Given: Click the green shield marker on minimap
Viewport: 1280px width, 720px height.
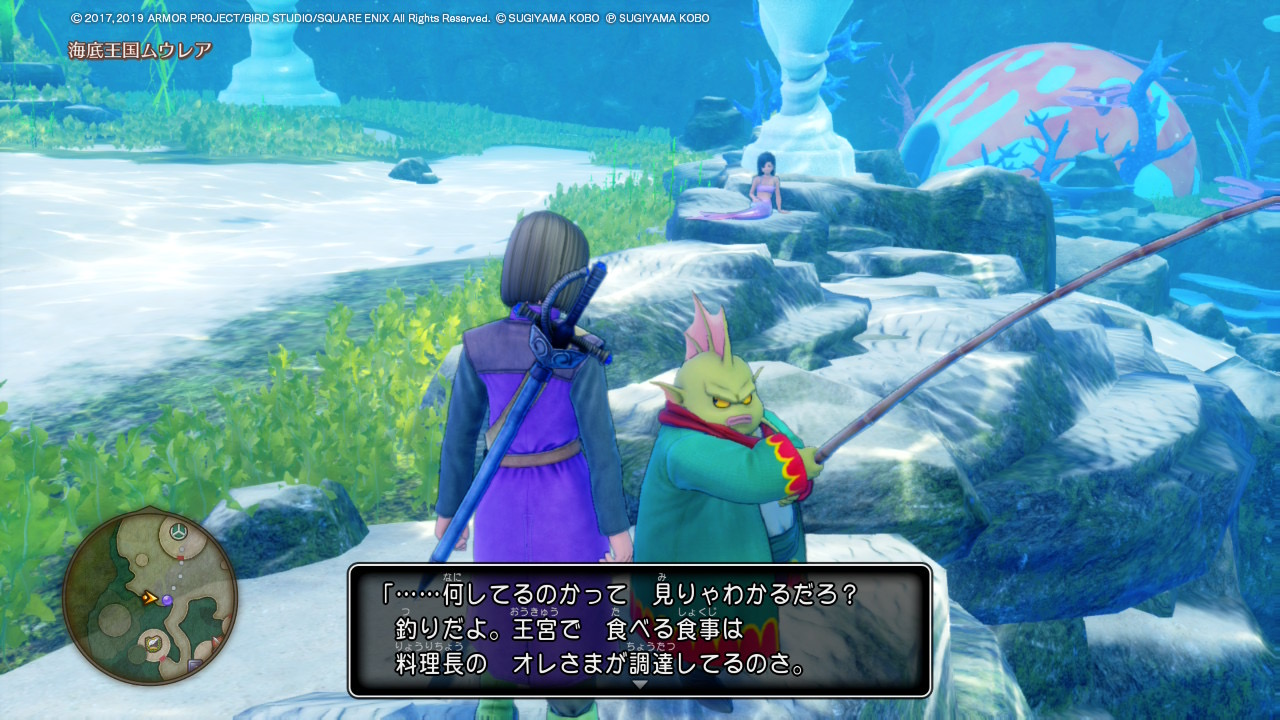Looking at the screenshot, I should [153, 643].
